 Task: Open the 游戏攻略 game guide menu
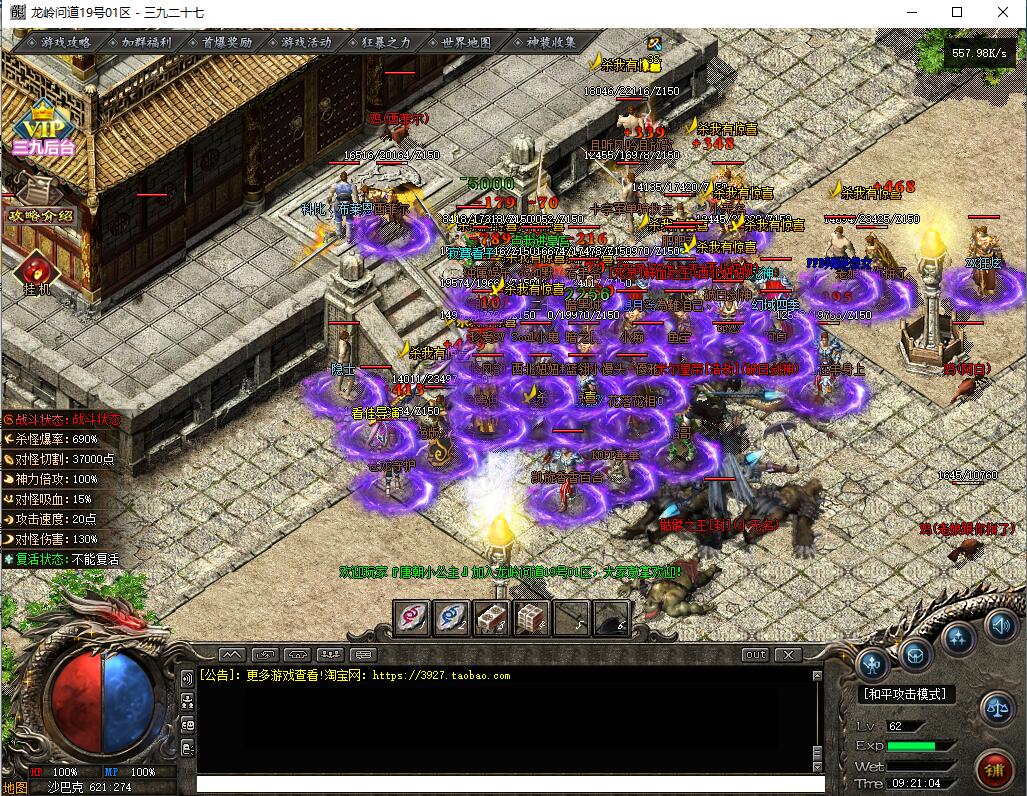[x=66, y=42]
